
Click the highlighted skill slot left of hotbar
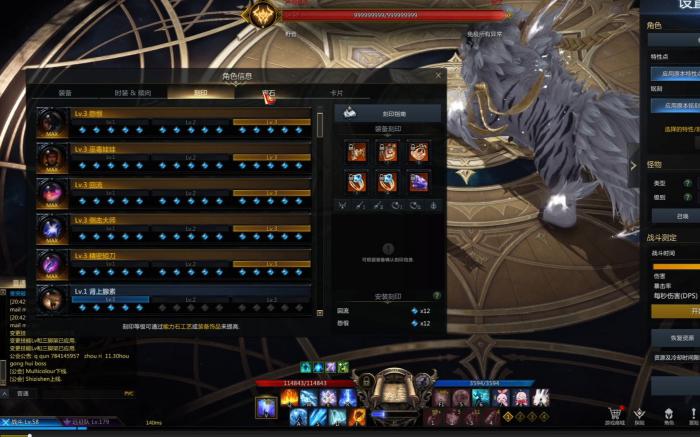click(266, 407)
